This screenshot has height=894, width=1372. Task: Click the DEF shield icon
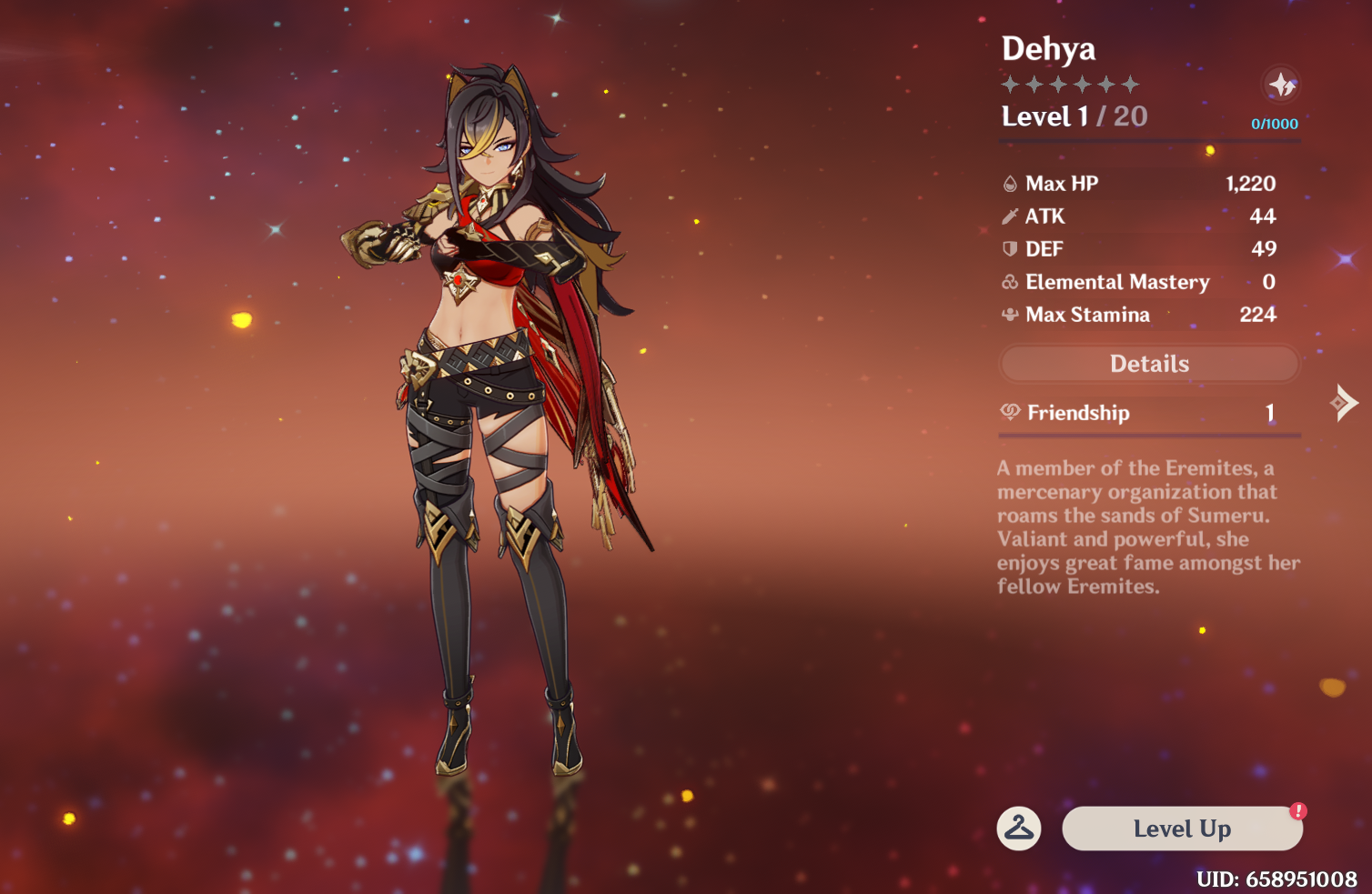tap(1010, 248)
